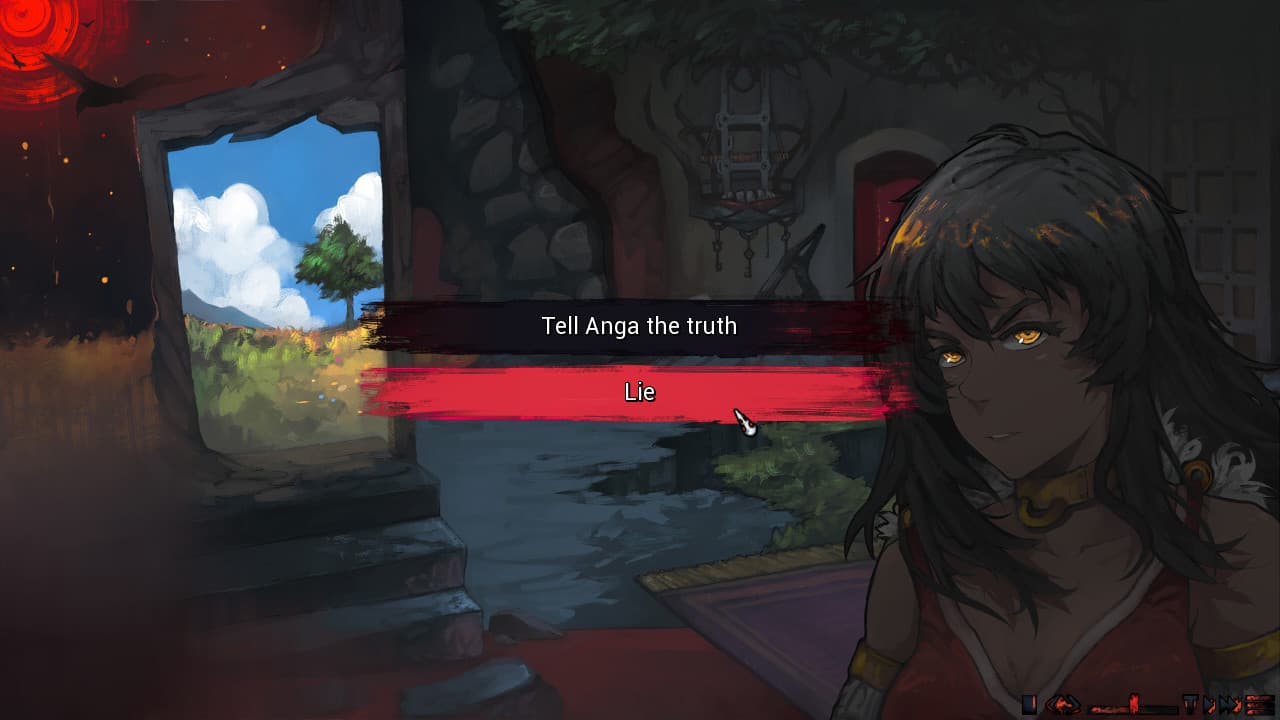The height and width of the screenshot is (720, 1280).
Task: Open dialogue history with the diamond arrows icon
Action: (x=1065, y=704)
